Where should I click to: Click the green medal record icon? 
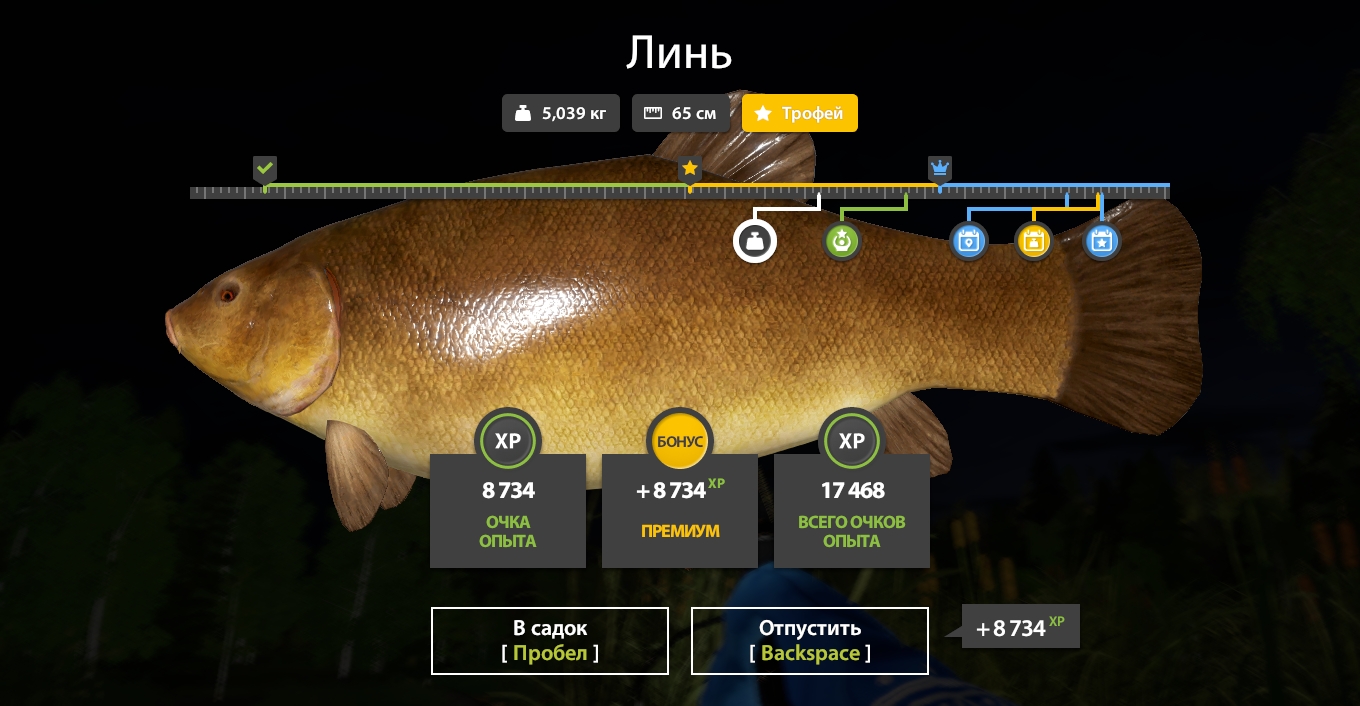click(842, 241)
